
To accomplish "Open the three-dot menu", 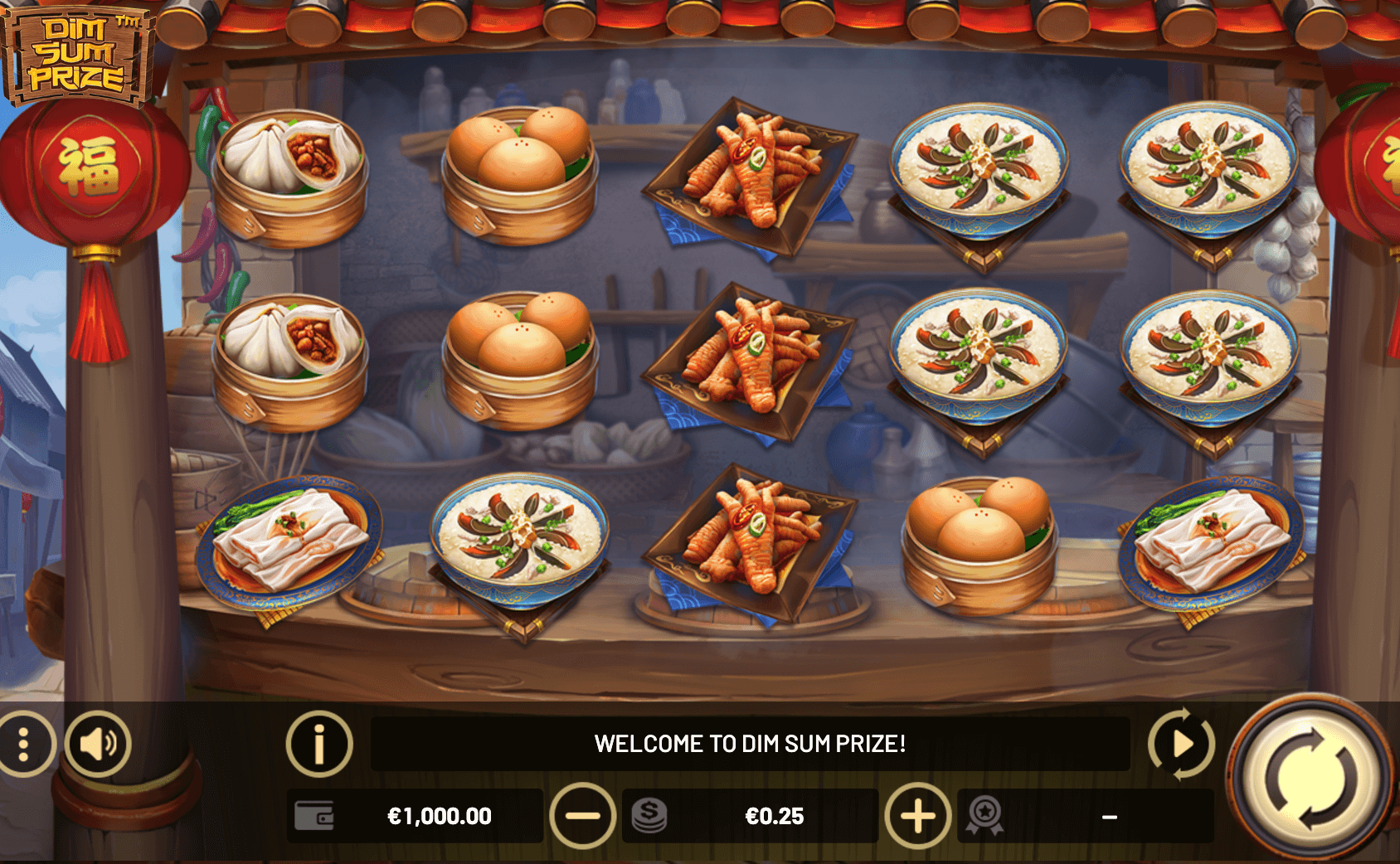I will click(x=24, y=744).
